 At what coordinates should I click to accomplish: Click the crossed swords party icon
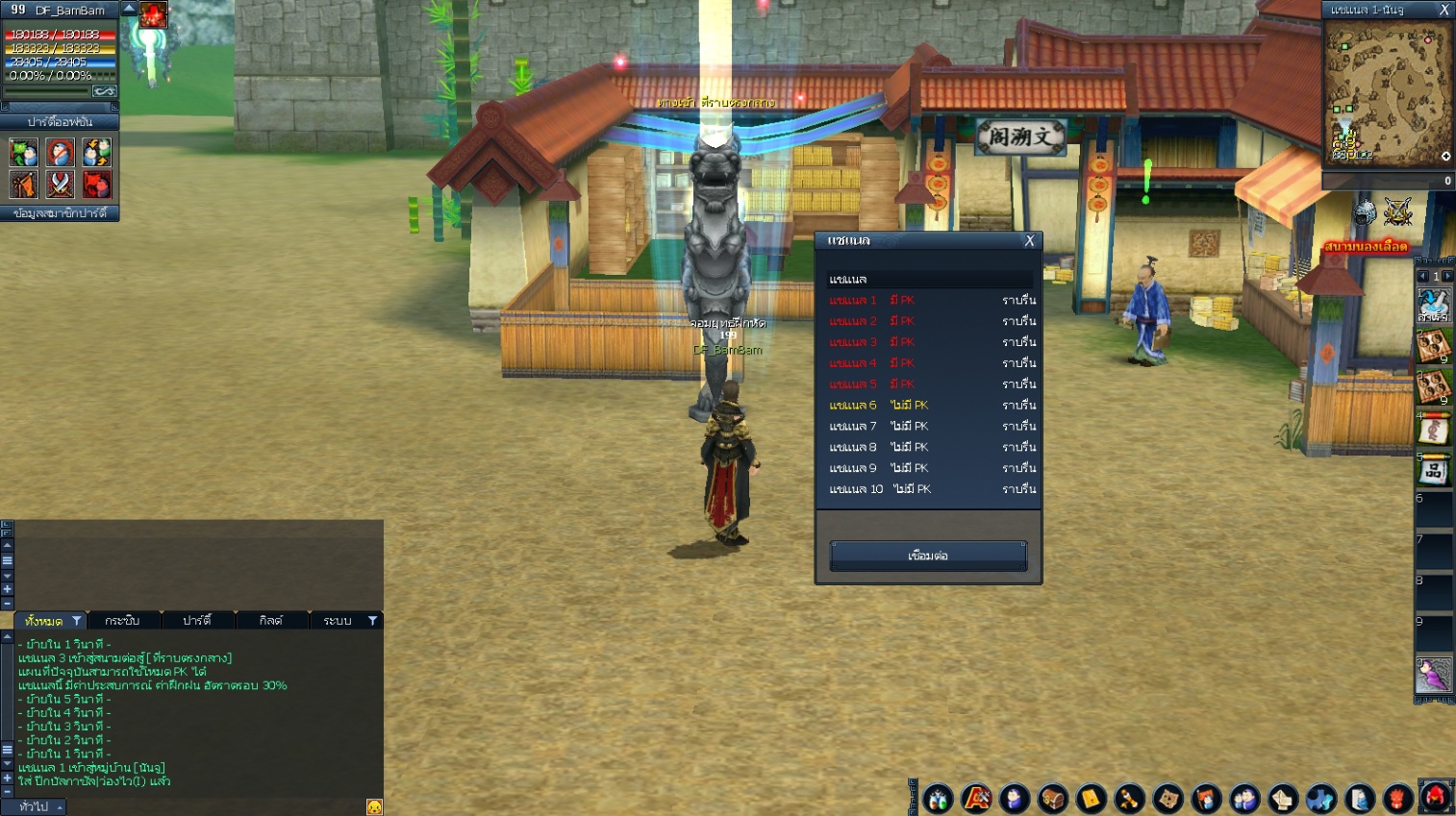60,184
